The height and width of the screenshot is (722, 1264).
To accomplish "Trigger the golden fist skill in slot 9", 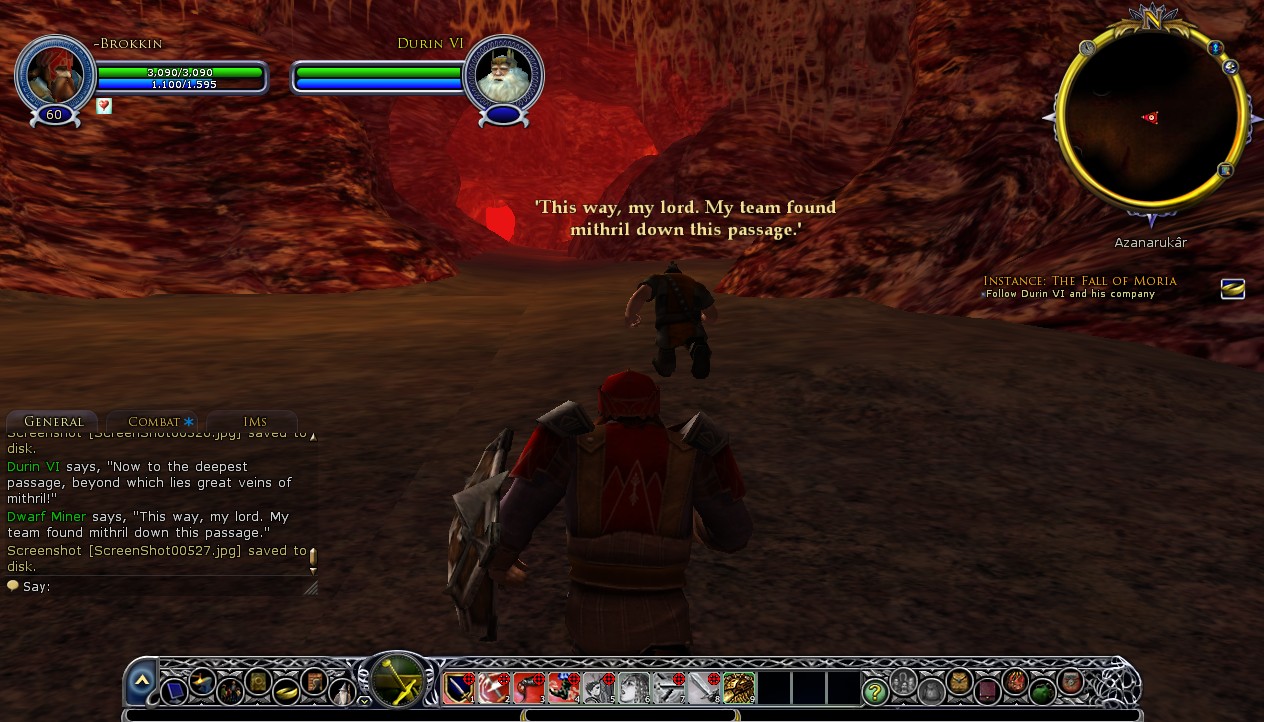I will (x=739, y=688).
